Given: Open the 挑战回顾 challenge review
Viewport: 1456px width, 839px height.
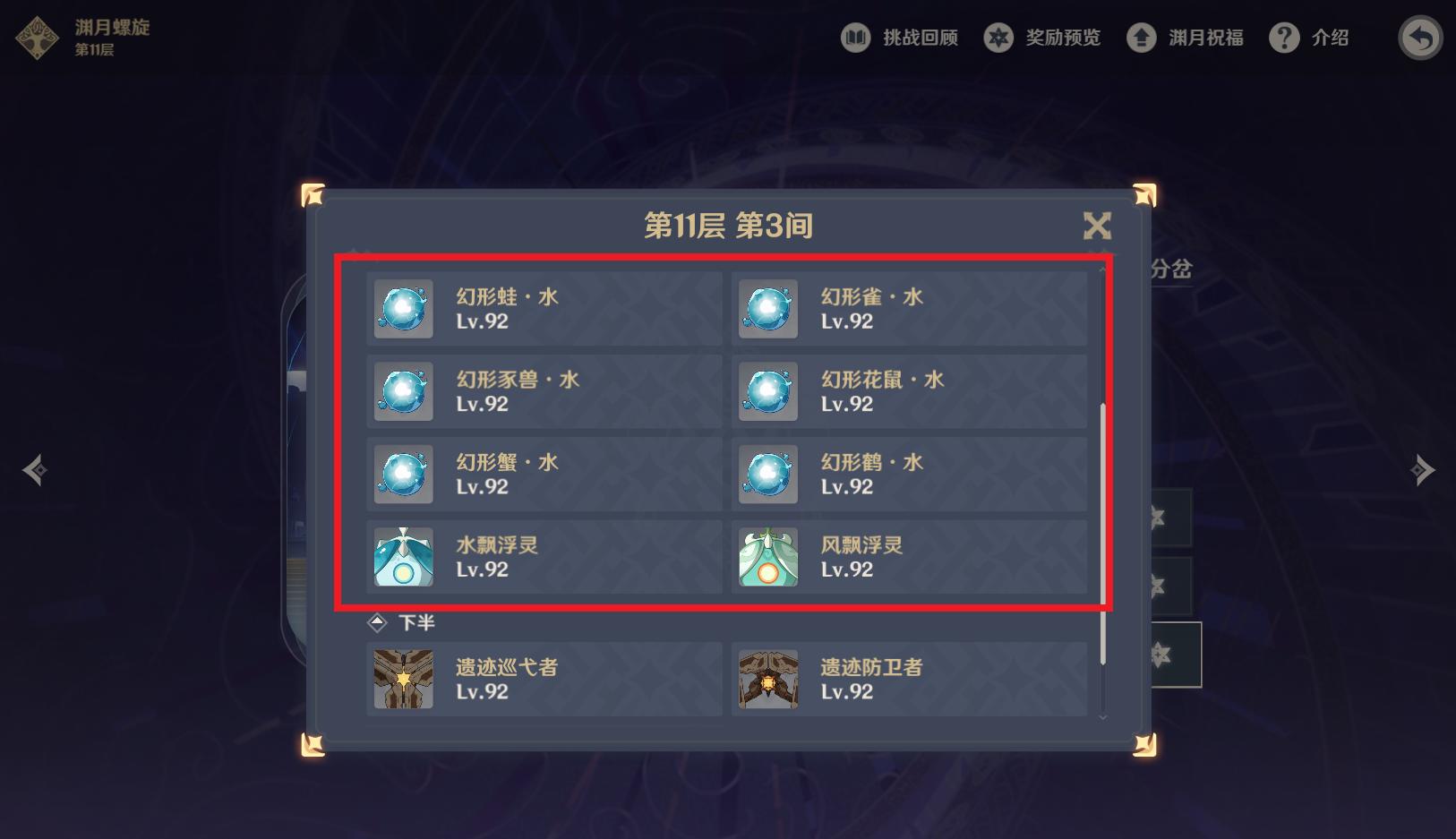Looking at the screenshot, I should point(900,38).
